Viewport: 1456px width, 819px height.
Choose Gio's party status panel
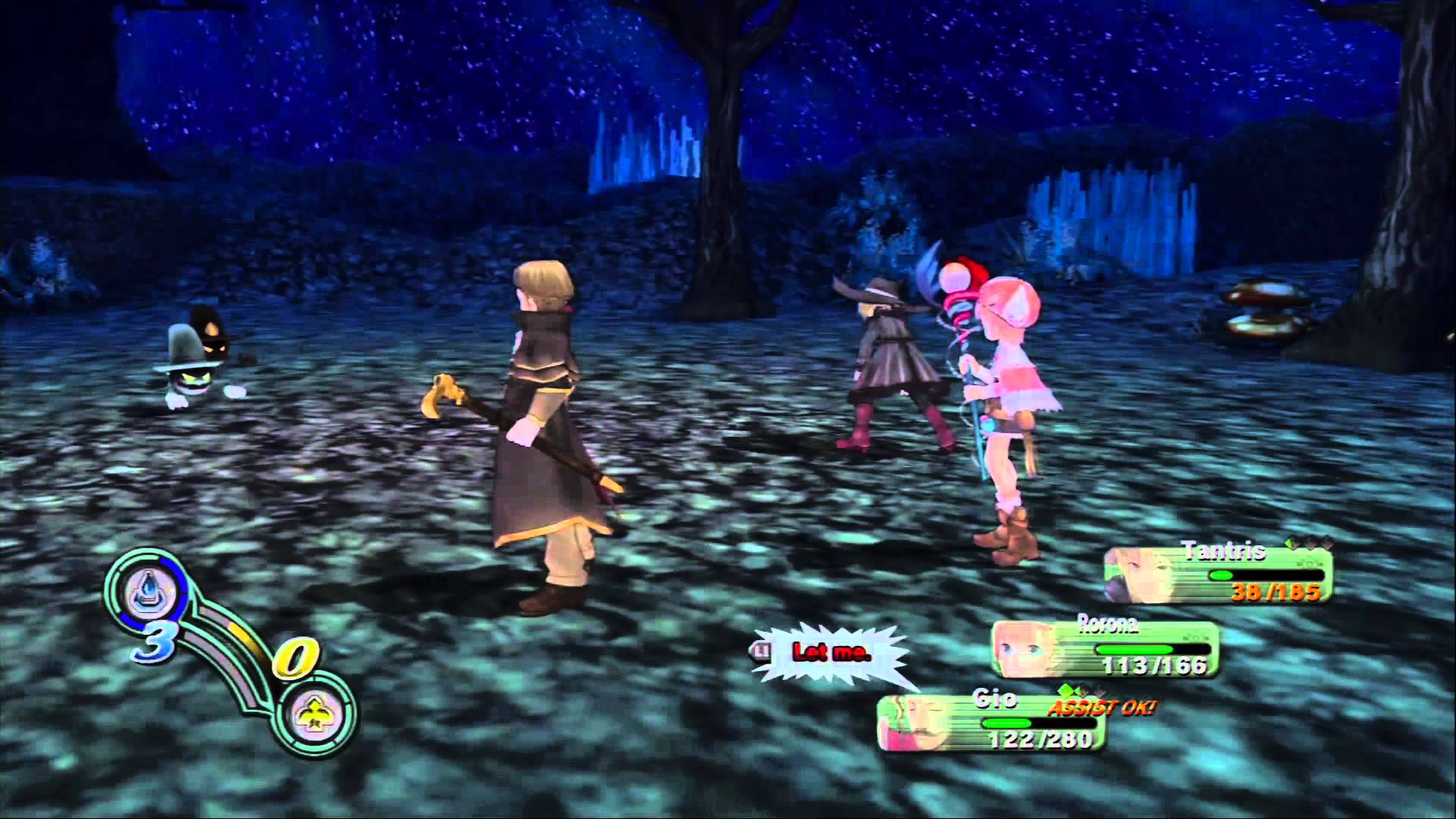coord(990,722)
